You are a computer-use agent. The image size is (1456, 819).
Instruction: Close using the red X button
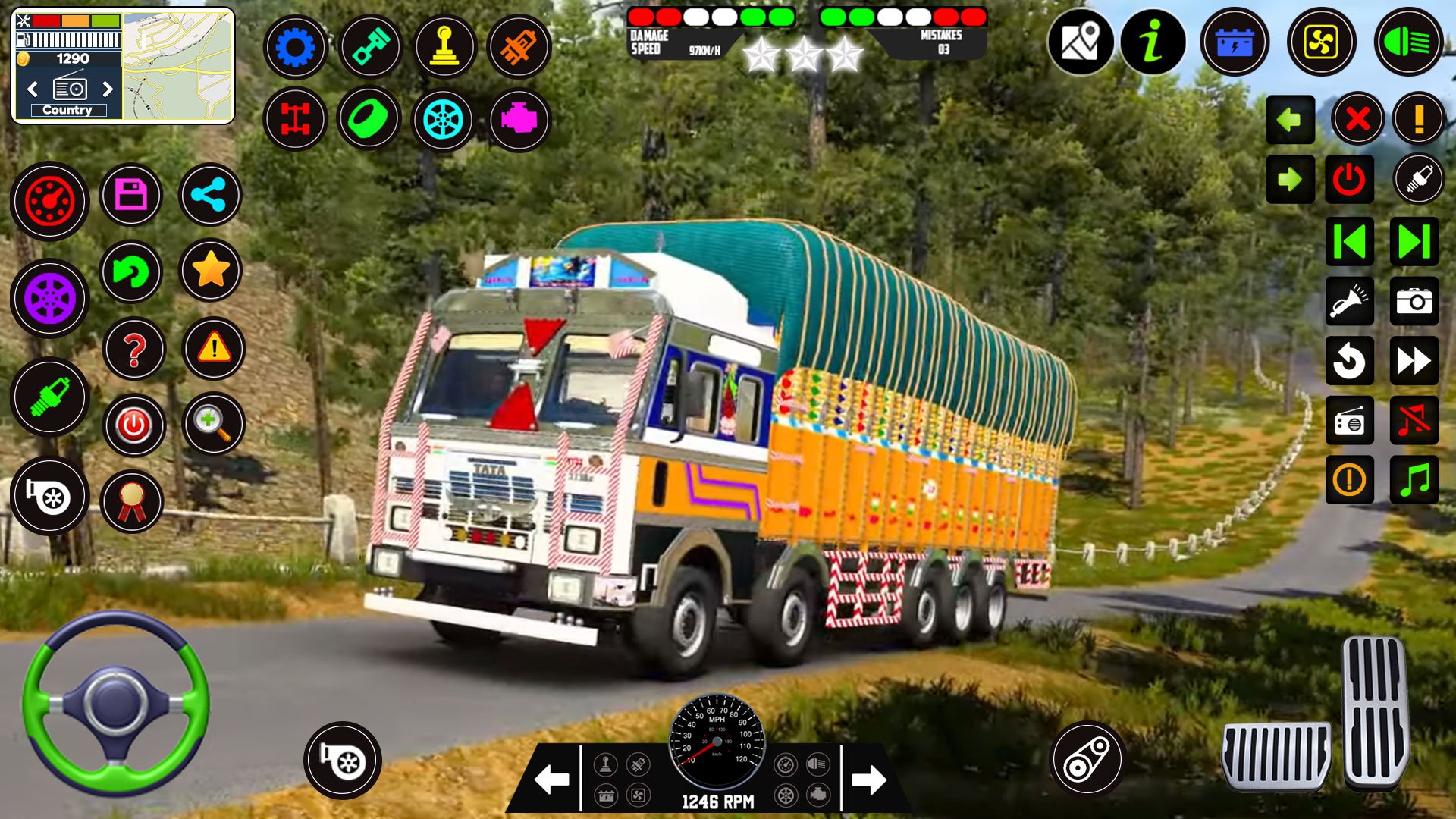click(1357, 119)
